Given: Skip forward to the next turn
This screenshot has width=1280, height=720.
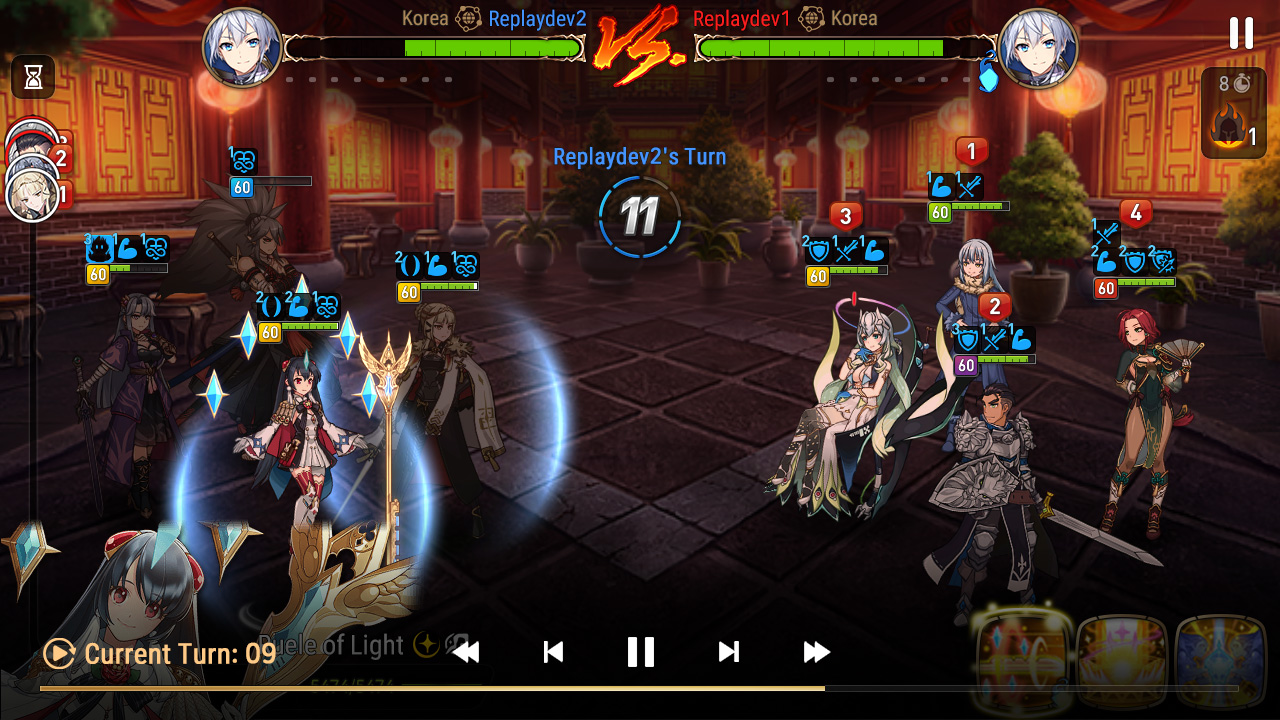Looking at the screenshot, I should click(x=728, y=651).
